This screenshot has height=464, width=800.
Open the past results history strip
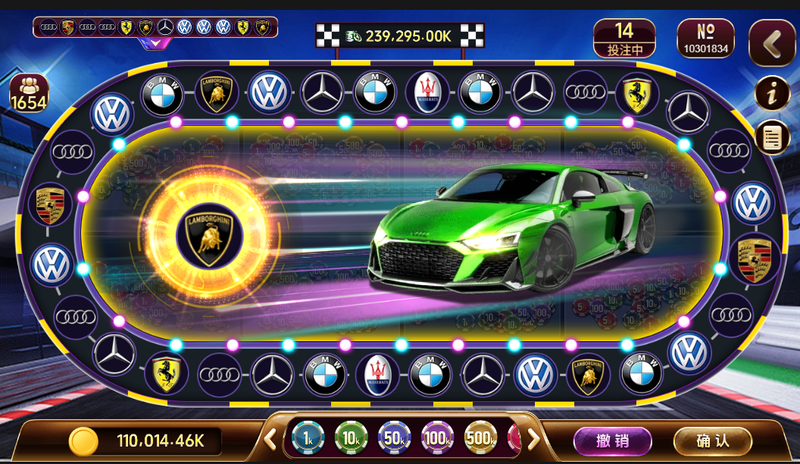(x=155, y=27)
